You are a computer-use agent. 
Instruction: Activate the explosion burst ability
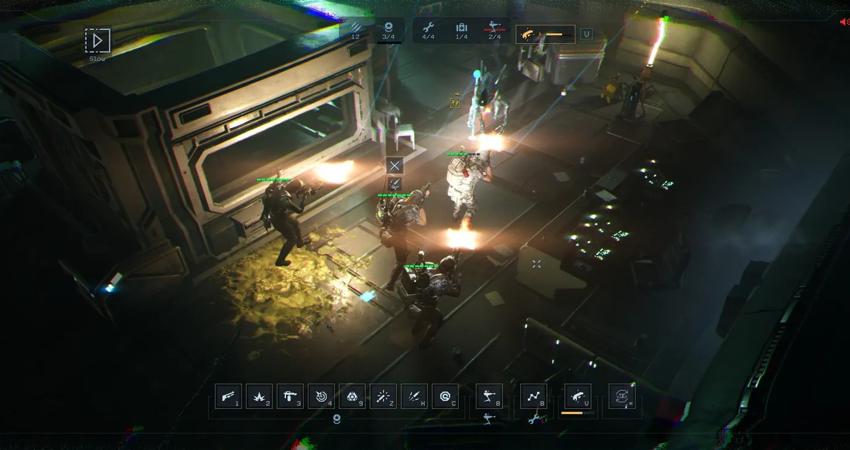260,397
